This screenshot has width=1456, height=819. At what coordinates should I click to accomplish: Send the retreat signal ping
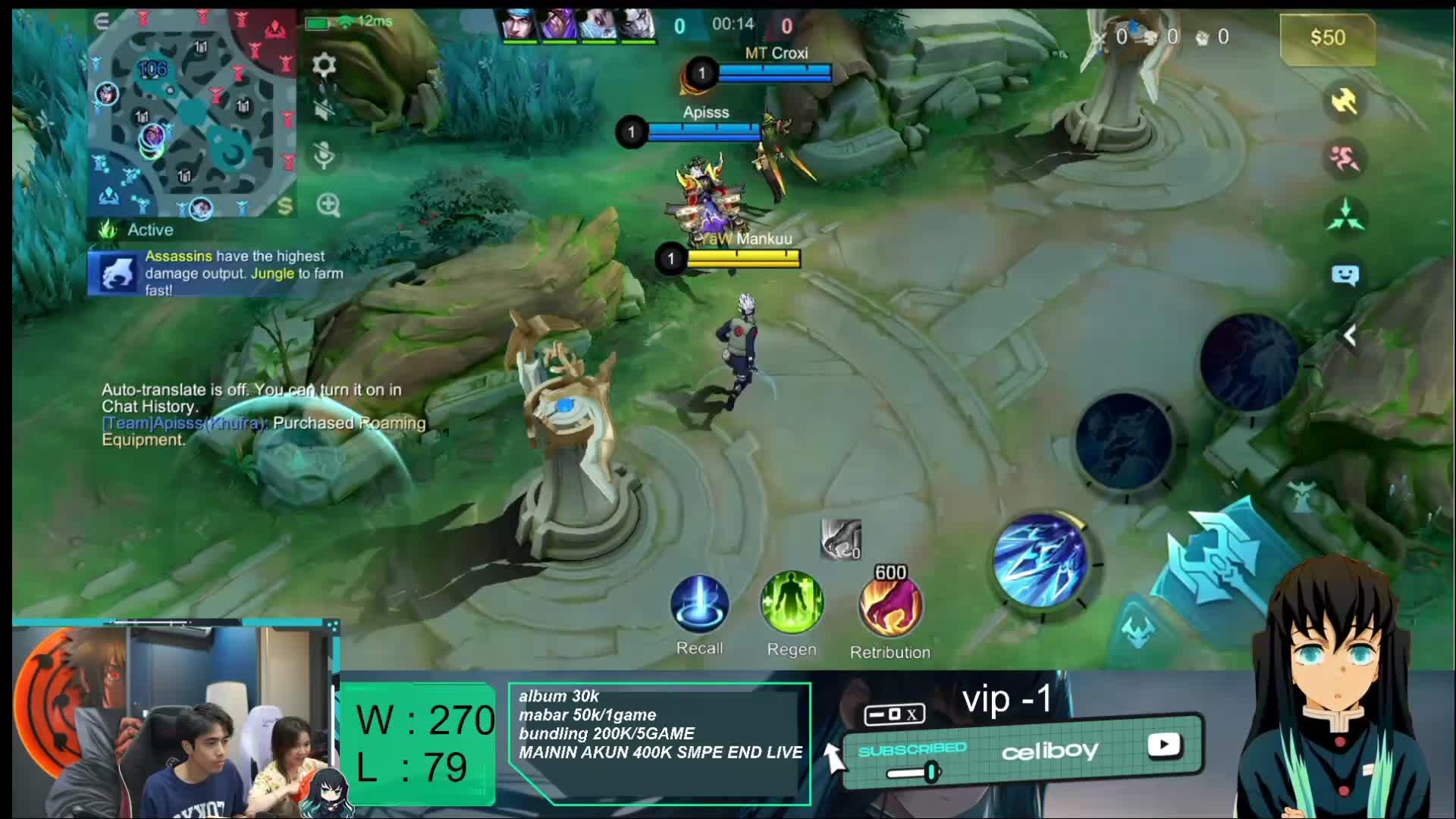[1345, 158]
